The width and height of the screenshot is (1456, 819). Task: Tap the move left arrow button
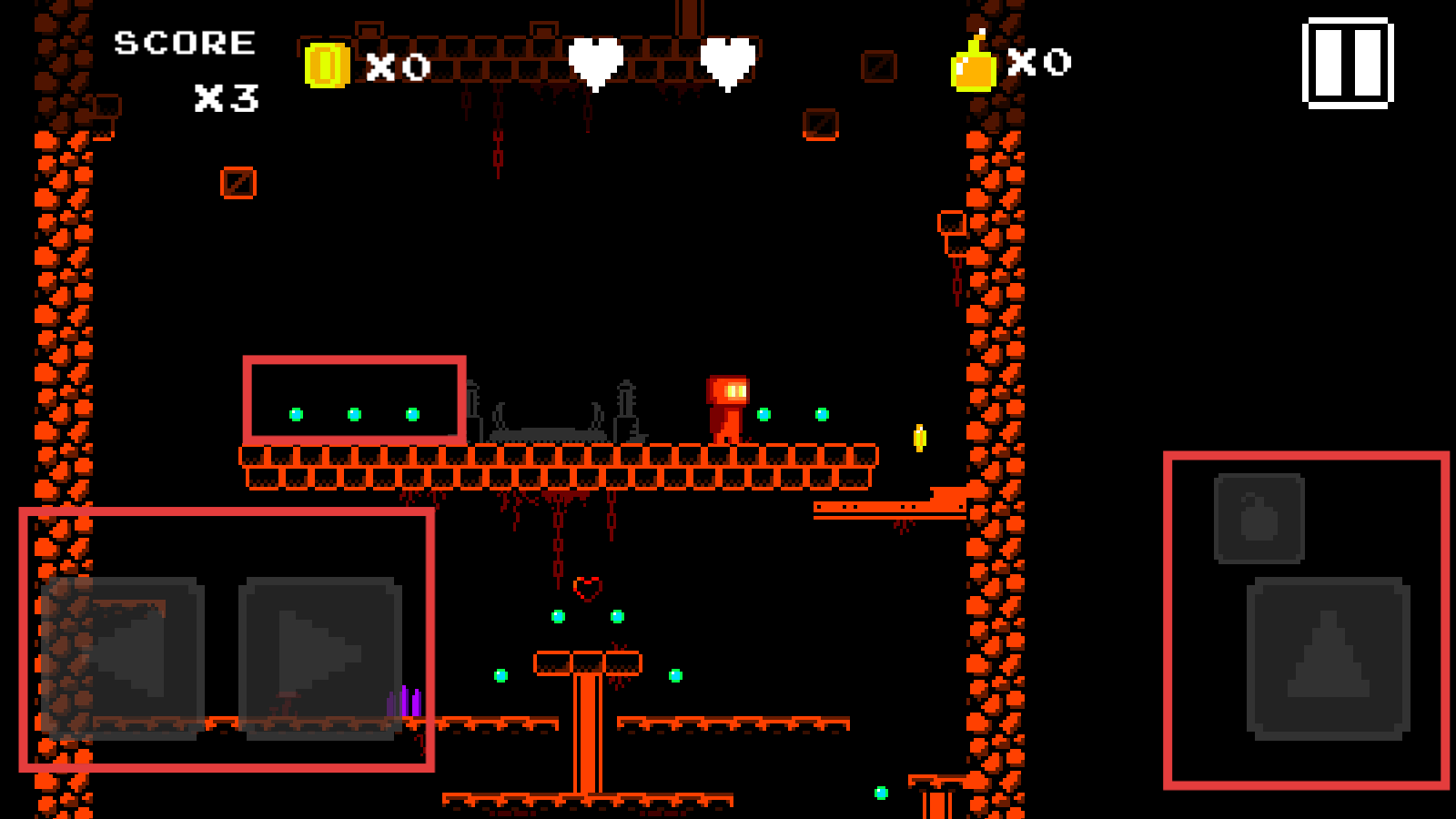coord(123,657)
